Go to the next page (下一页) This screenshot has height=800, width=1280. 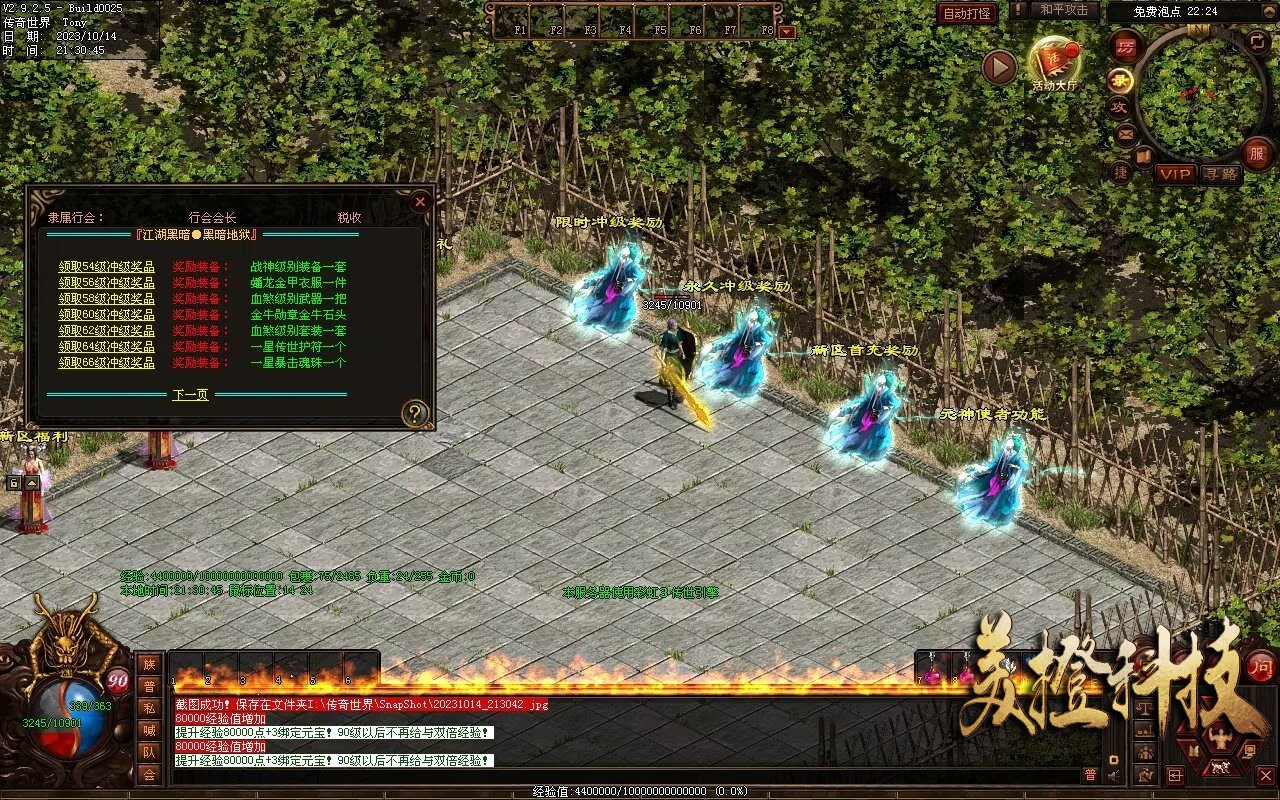[190, 395]
